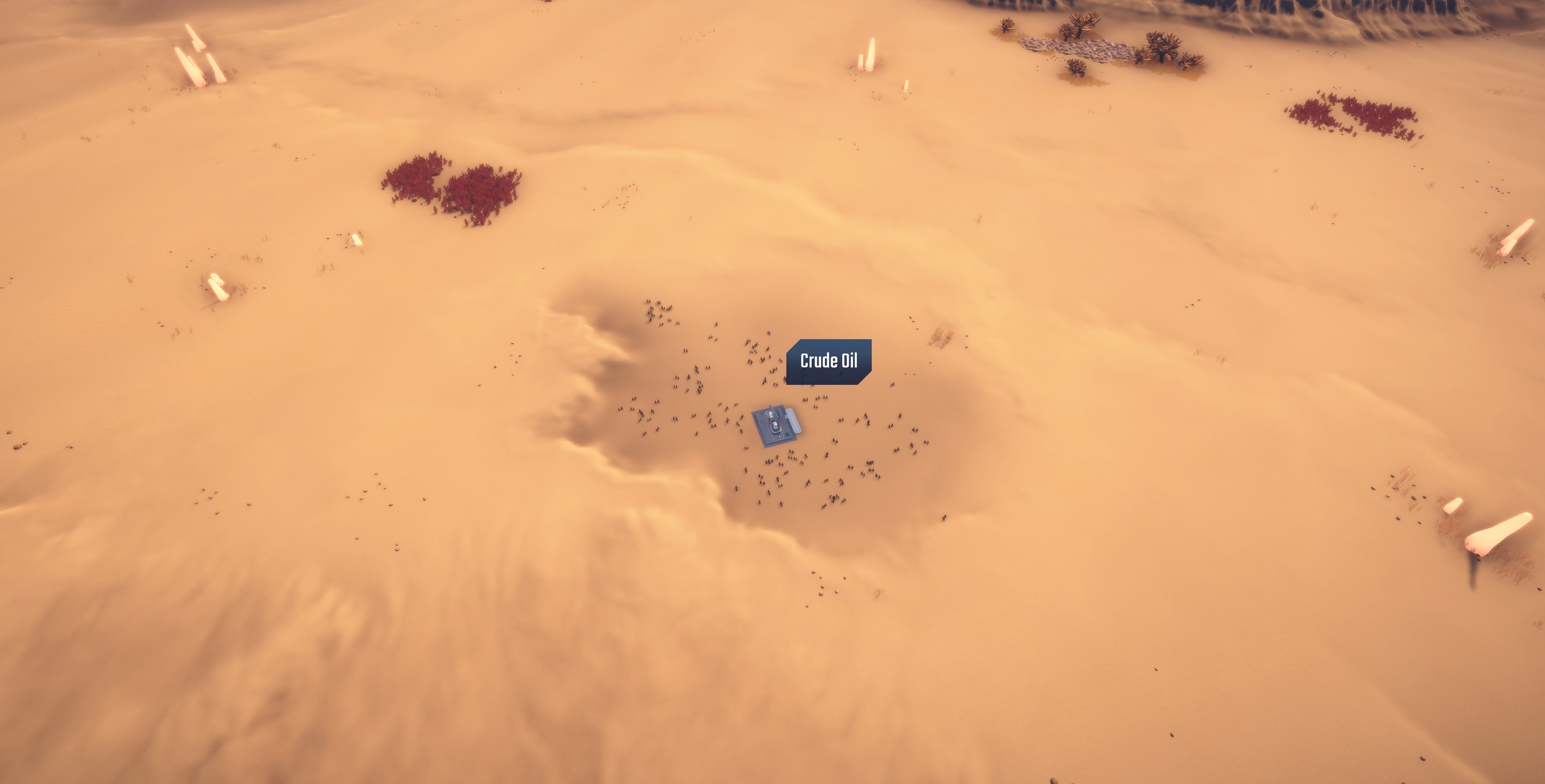Click the large white crystal on the right edge
Image resolution: width=1545 pixels, height=784 pixels.
(x=1499, y=534)
